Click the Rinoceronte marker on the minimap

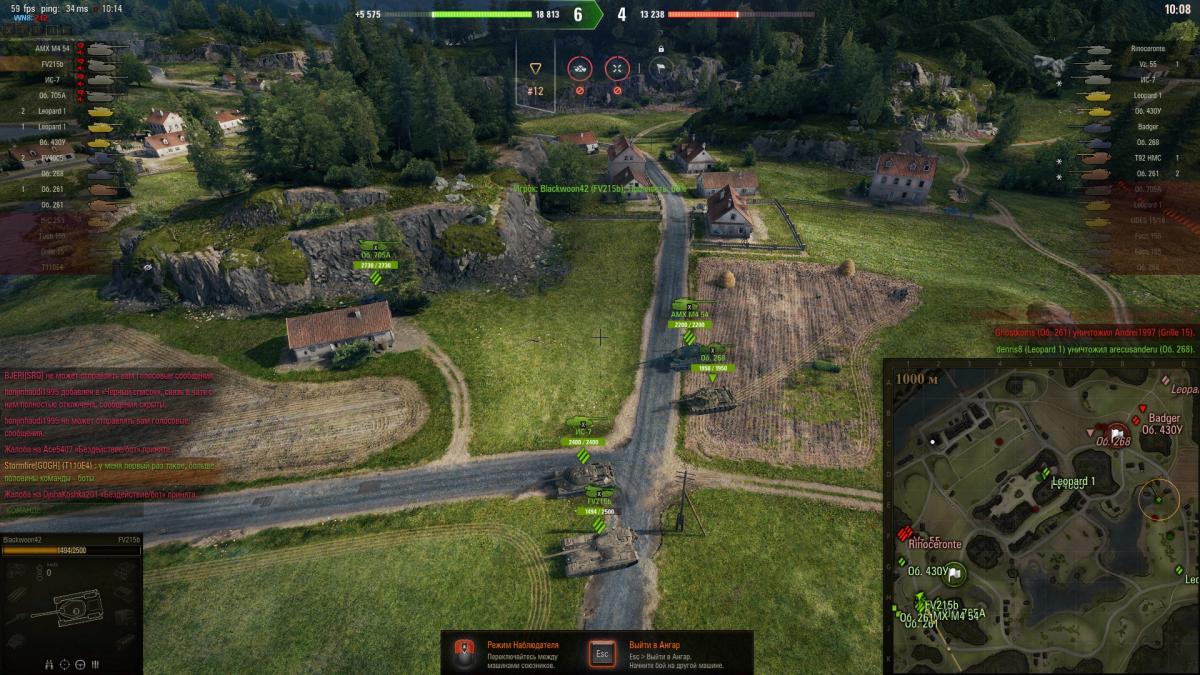tap(907, 533)
